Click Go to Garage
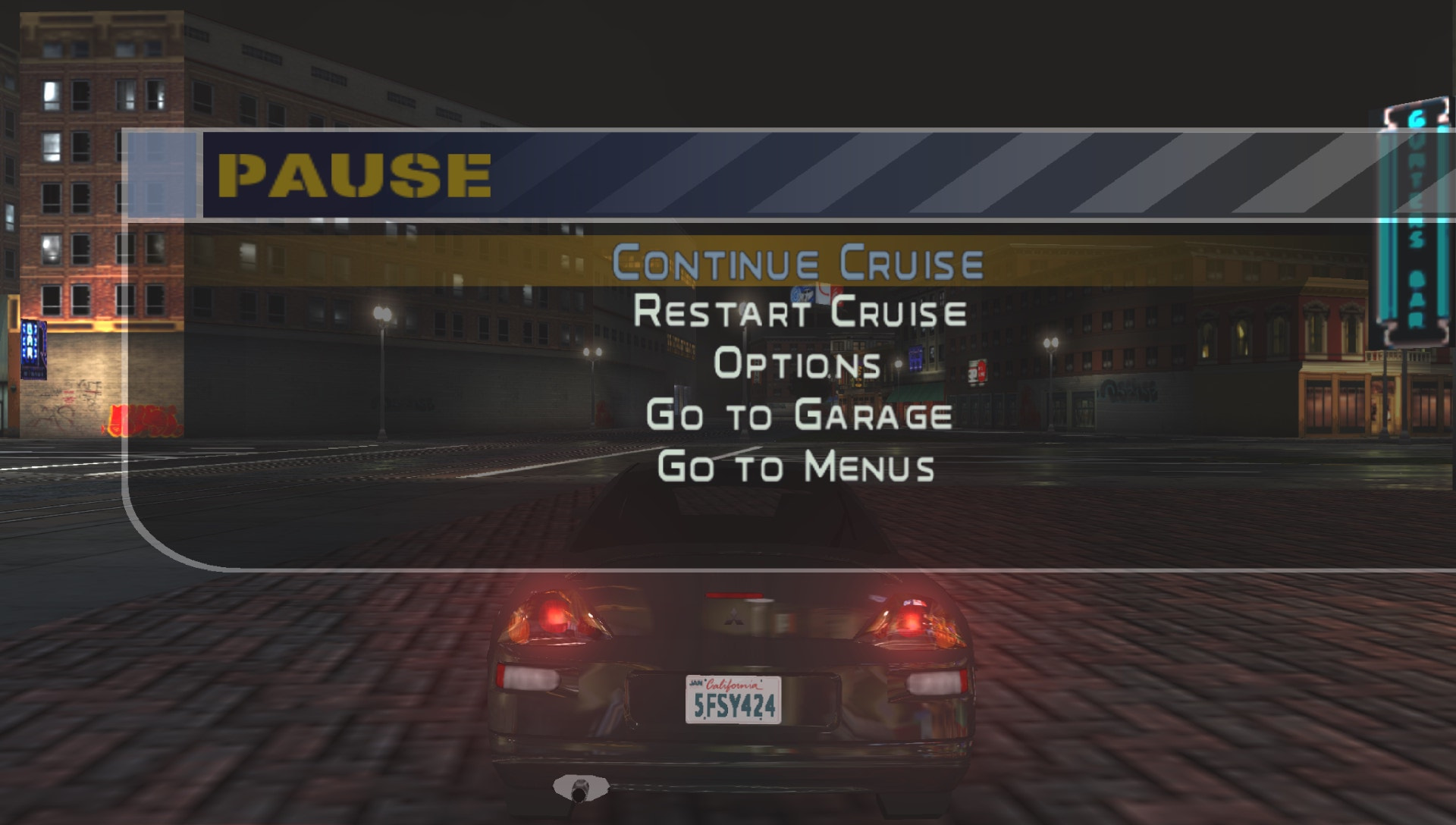Viewport: 1456px width, 825px height. coord(799,416)
